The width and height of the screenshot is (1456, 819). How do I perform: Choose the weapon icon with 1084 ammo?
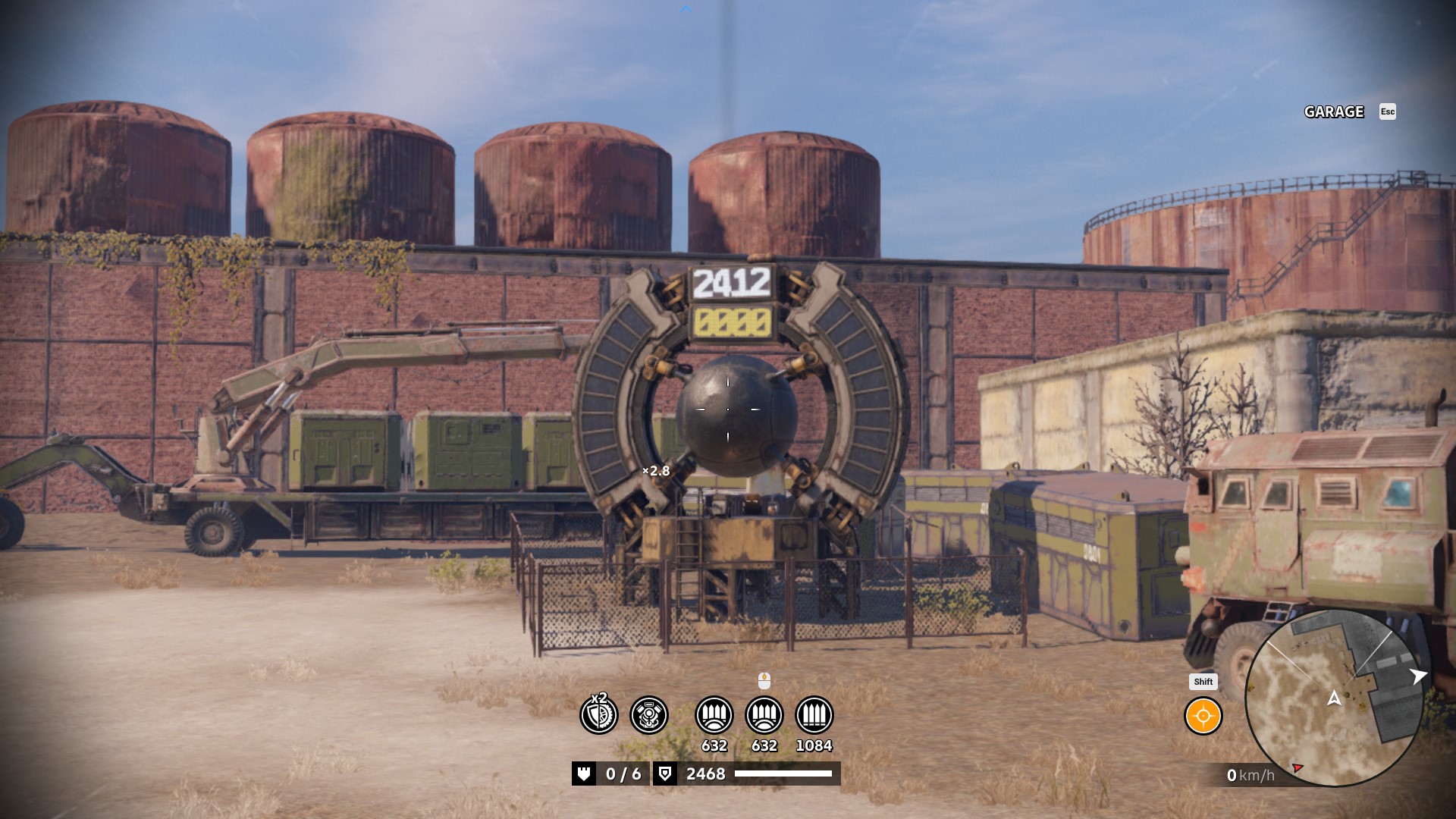tap(814, 715)
